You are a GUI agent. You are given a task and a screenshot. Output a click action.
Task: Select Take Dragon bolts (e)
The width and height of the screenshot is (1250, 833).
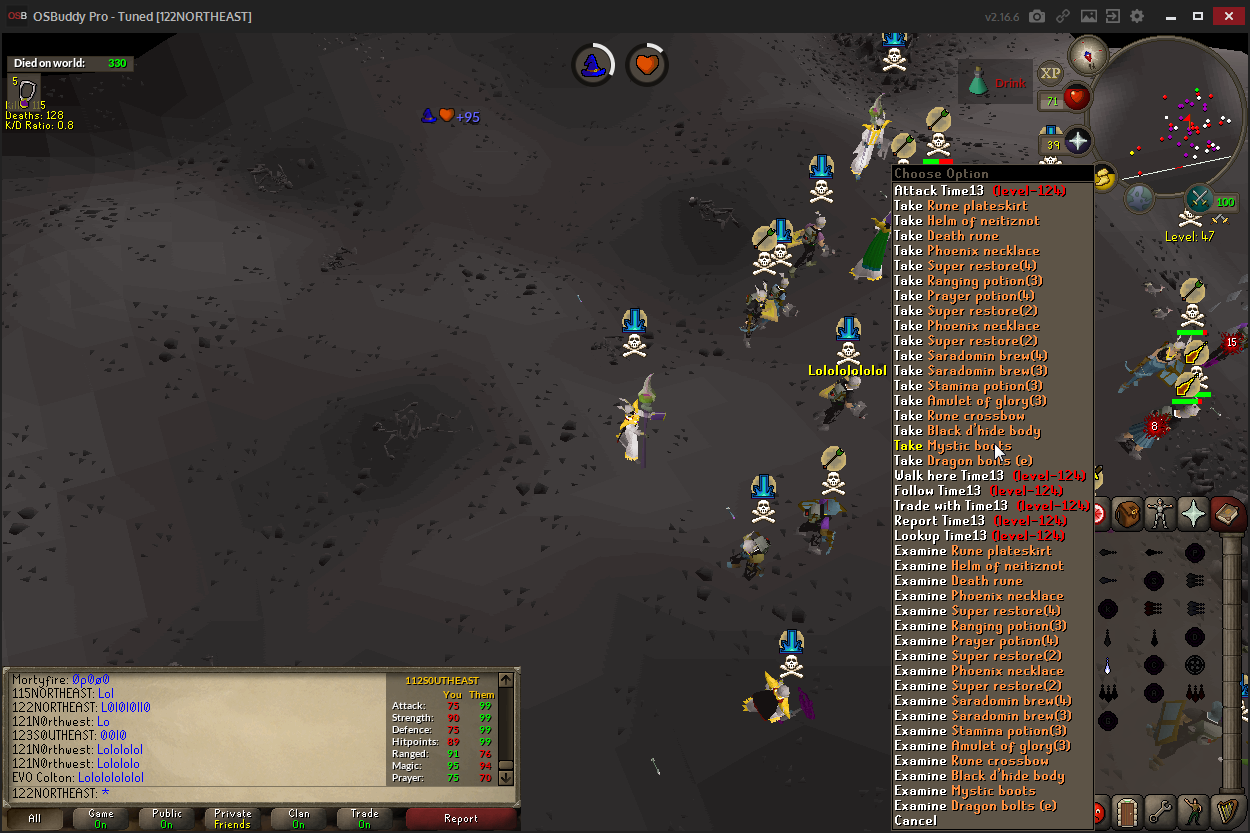(963, 460)
